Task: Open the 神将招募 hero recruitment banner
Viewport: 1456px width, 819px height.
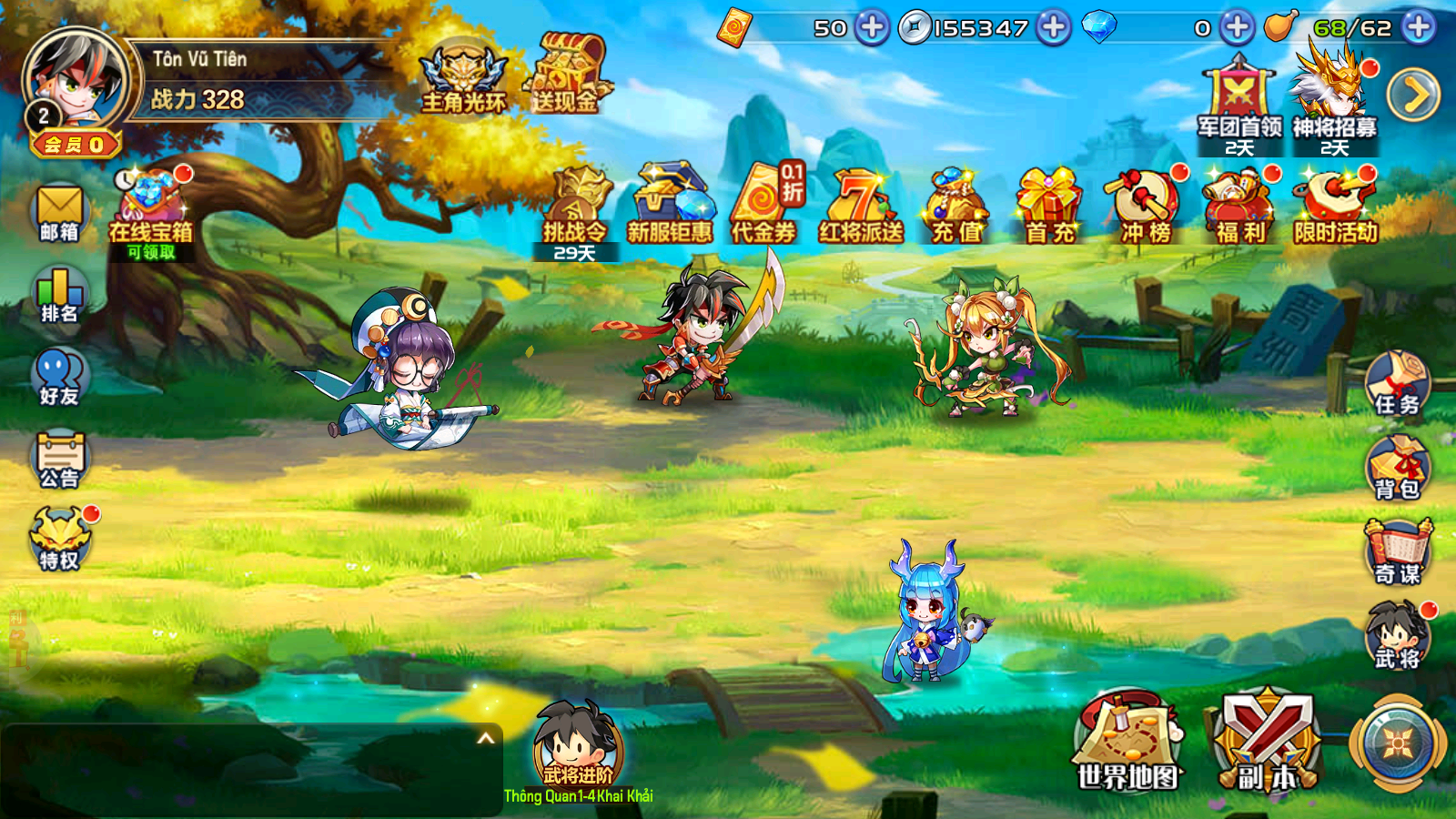Action: click(1334, 98)
